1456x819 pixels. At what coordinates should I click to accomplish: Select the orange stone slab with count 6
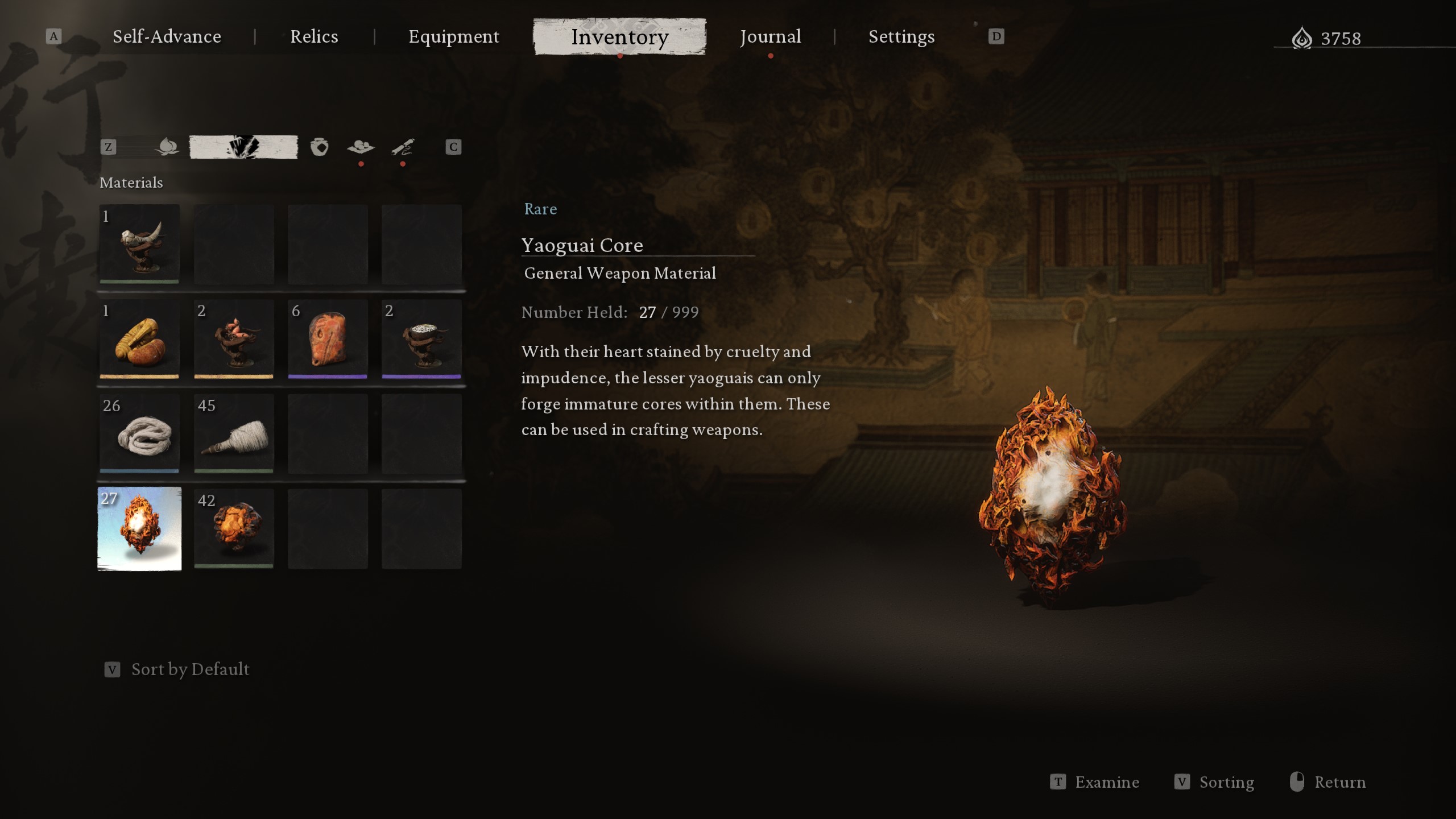pyautogui.click(x=328, y=340)
